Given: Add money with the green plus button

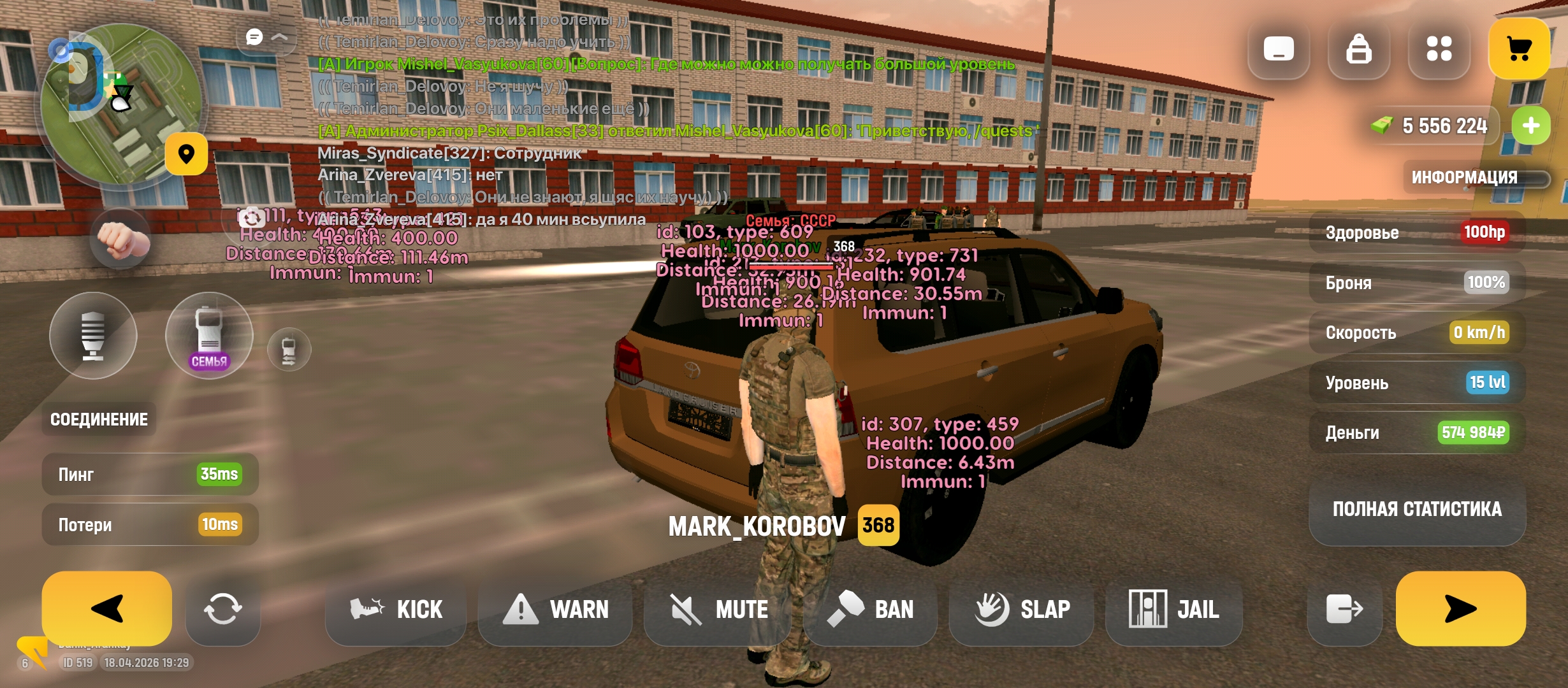Looking at the screenshot, I should (1530, 125).
